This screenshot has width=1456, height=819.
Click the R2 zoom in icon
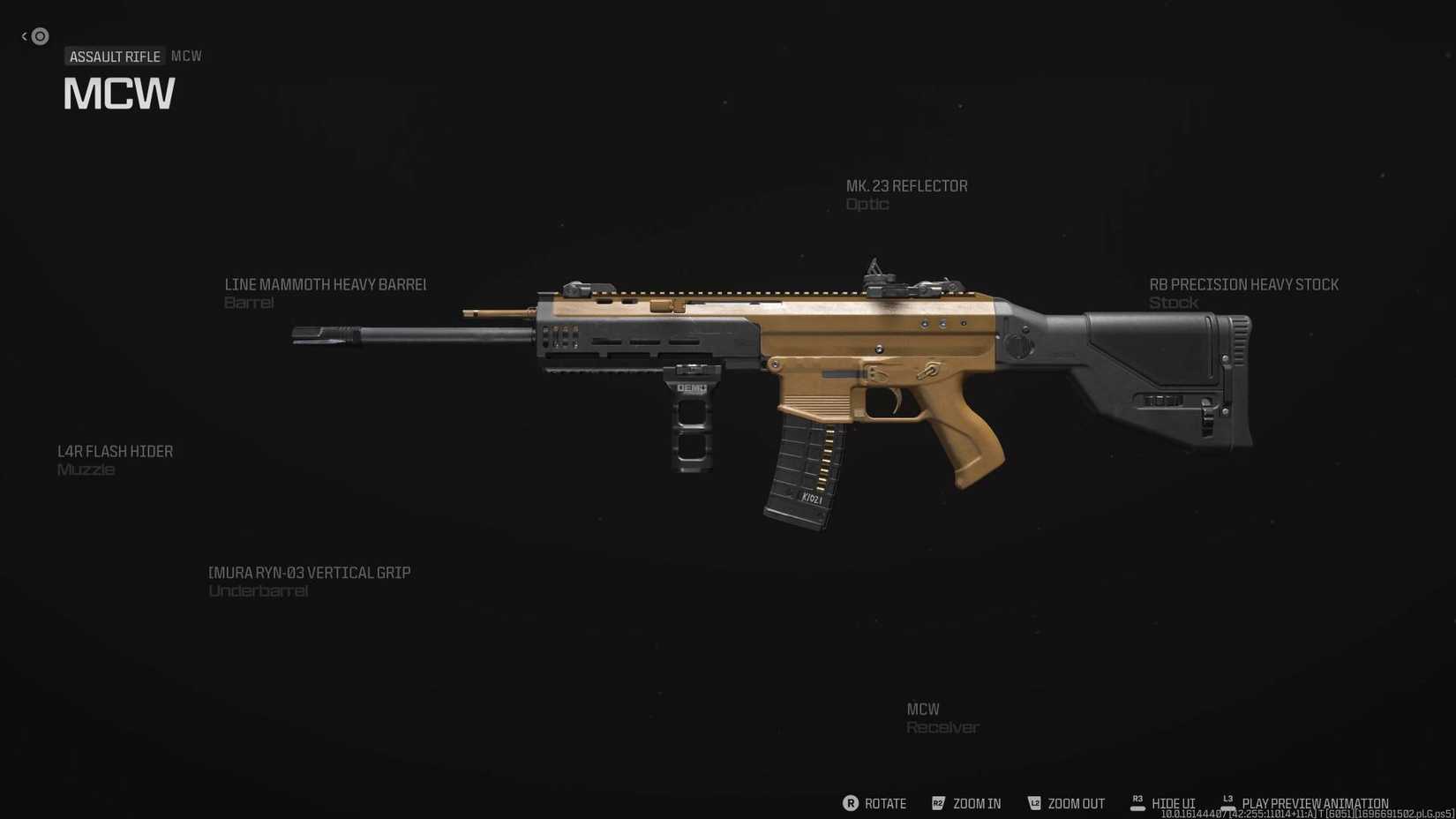tap(939, 803)
